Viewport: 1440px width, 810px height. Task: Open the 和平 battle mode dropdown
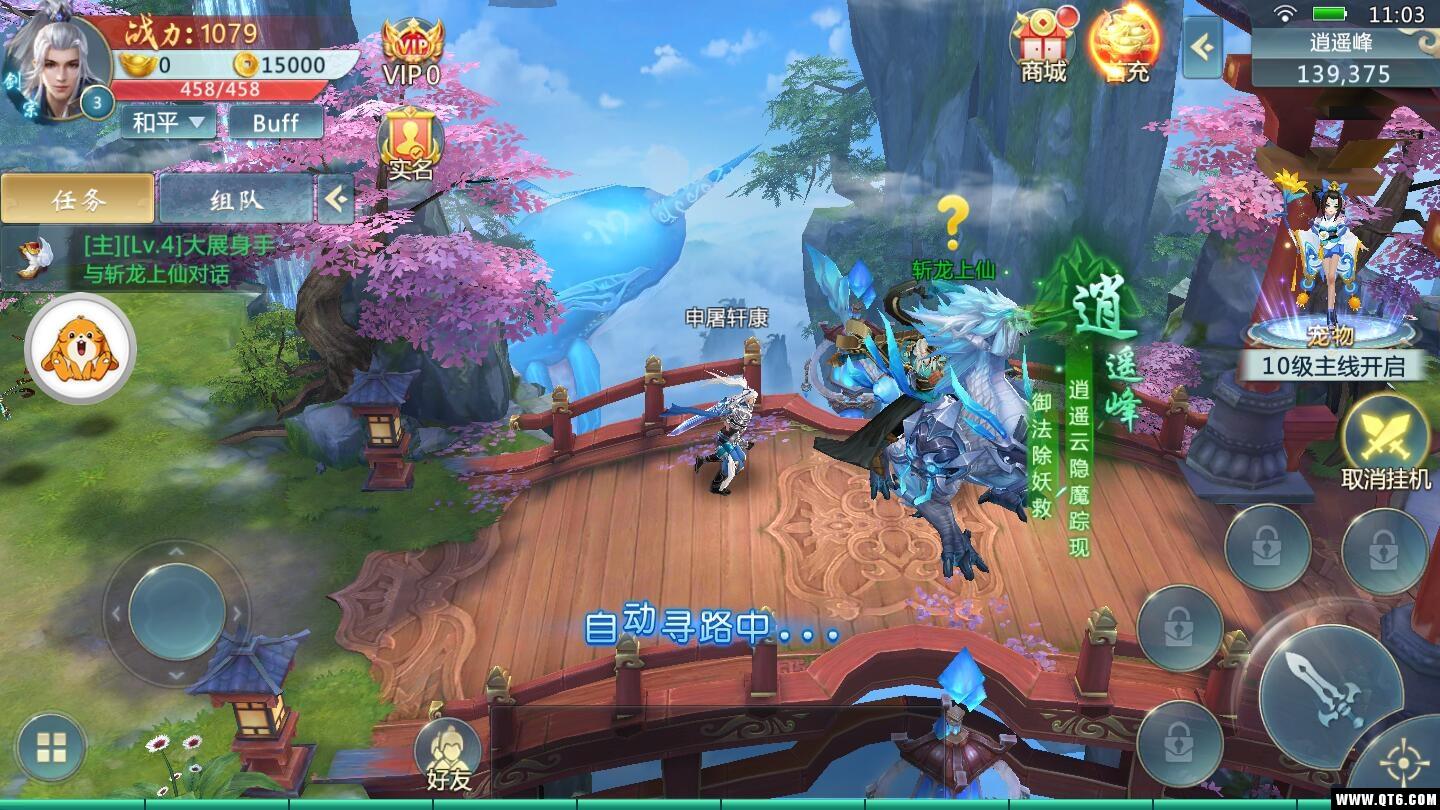point(167,123)
